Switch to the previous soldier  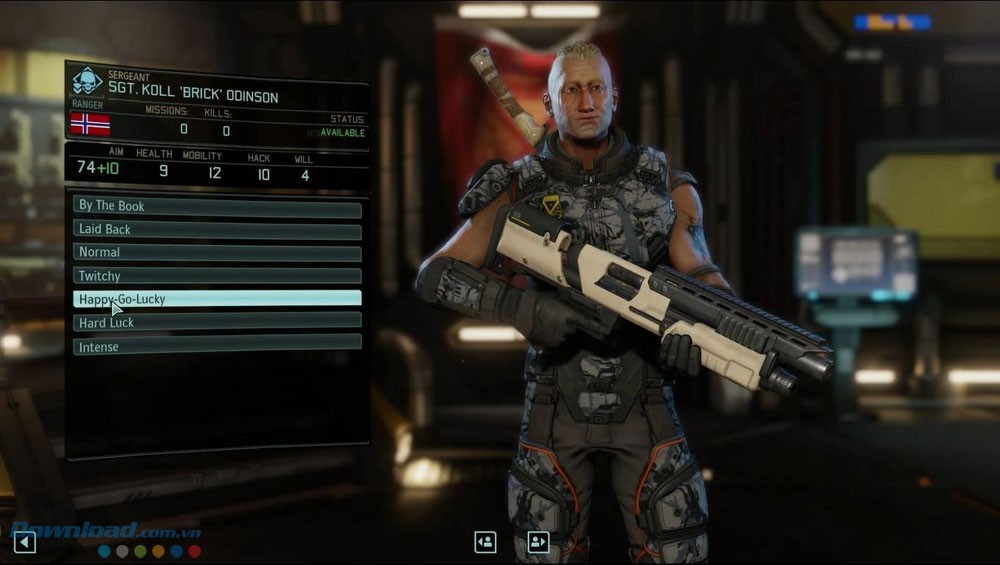[x=485, y=542]
